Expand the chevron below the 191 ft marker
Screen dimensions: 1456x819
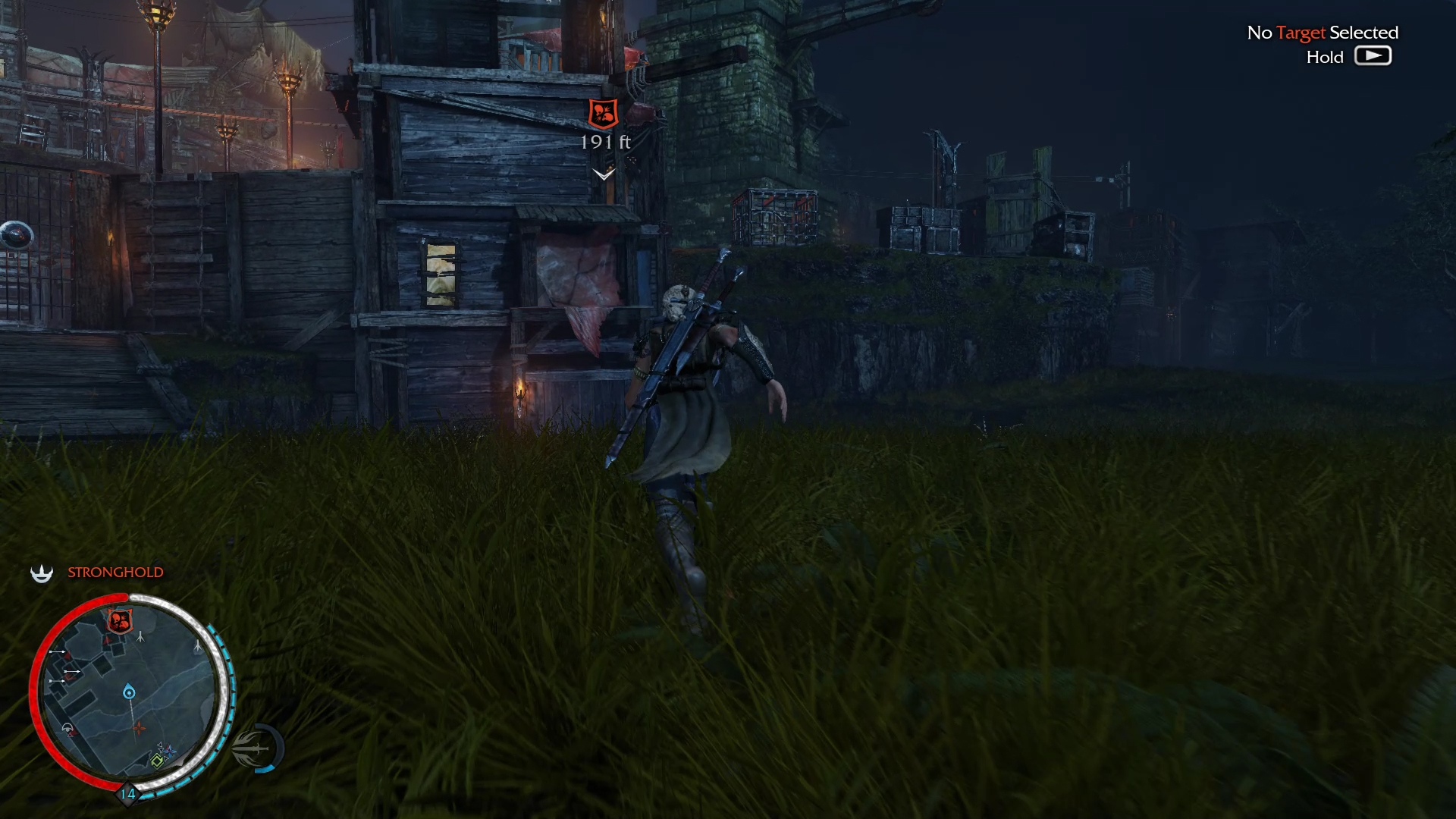603,173
